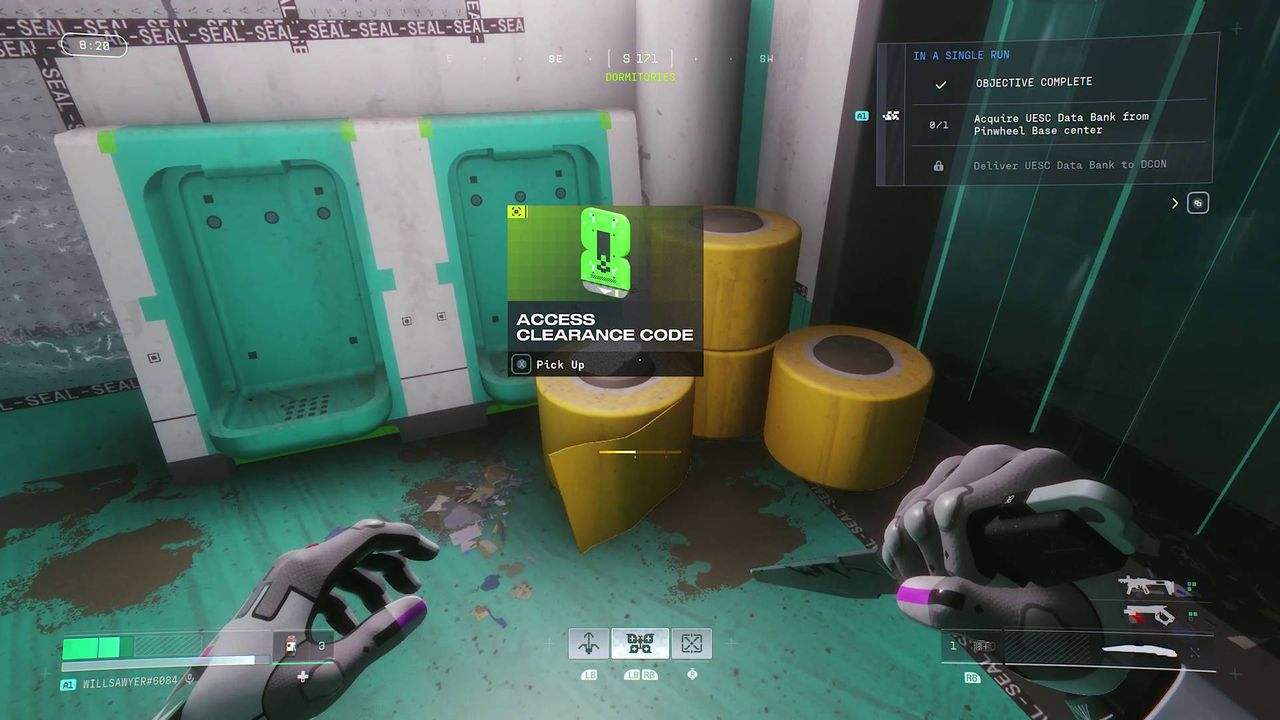The image size is (1280, 720).
Task: Select the crosshair frame icon above R
Action: pyautogui.click(x=691, y=643)
